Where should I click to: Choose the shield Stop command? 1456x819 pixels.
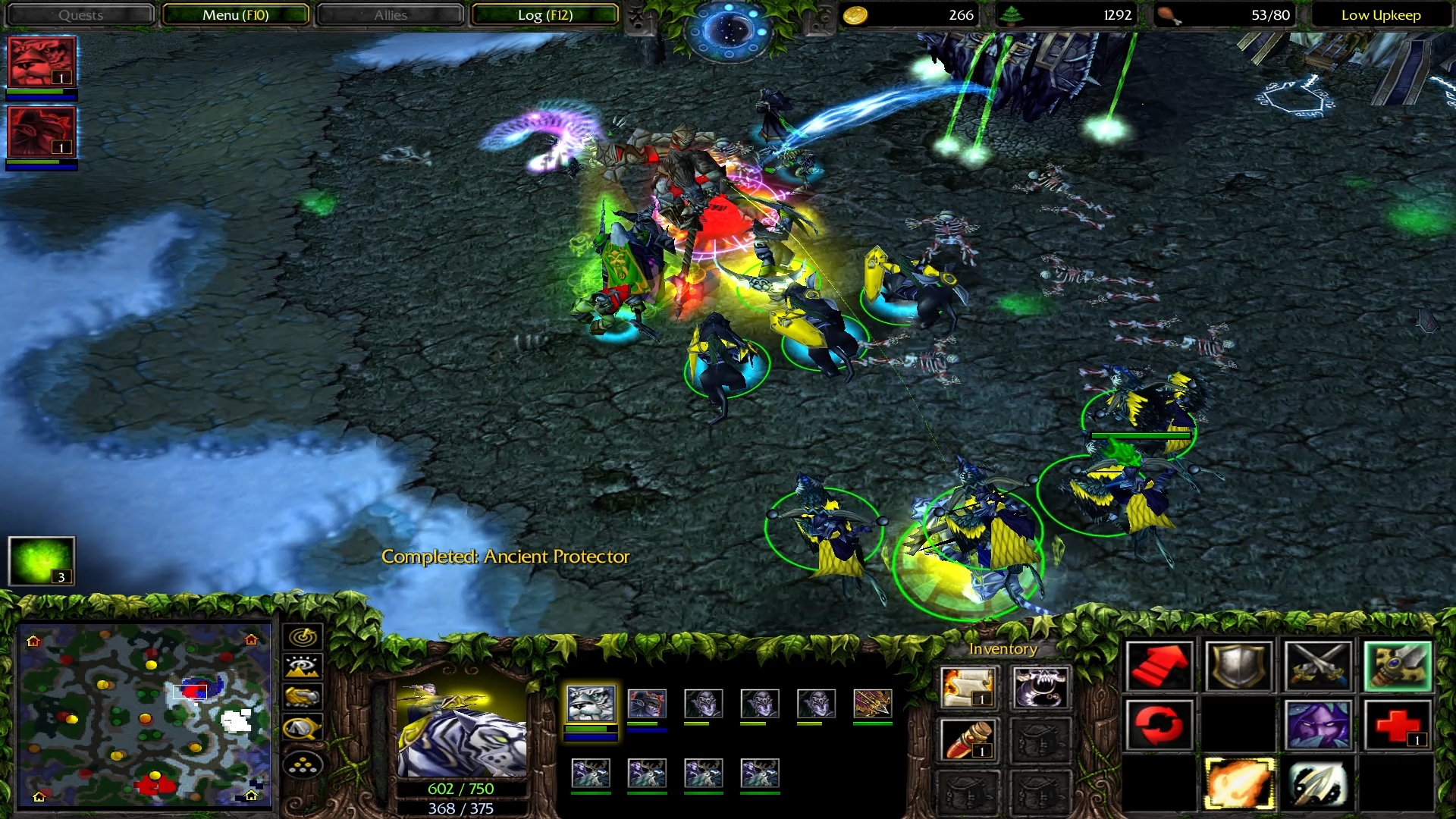(x=1238, y=667)
